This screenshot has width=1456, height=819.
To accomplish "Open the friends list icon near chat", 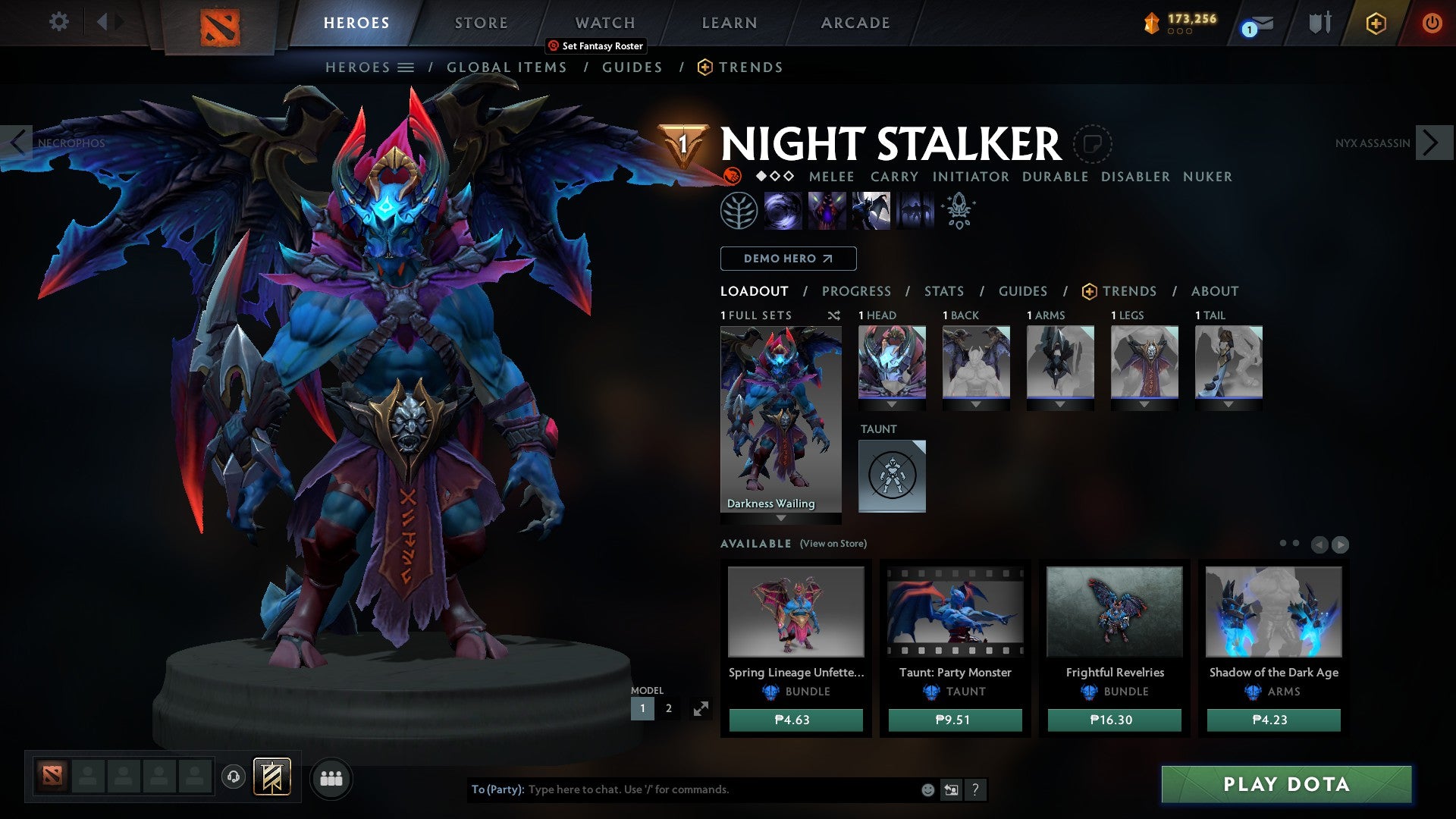I will (331, 777).
